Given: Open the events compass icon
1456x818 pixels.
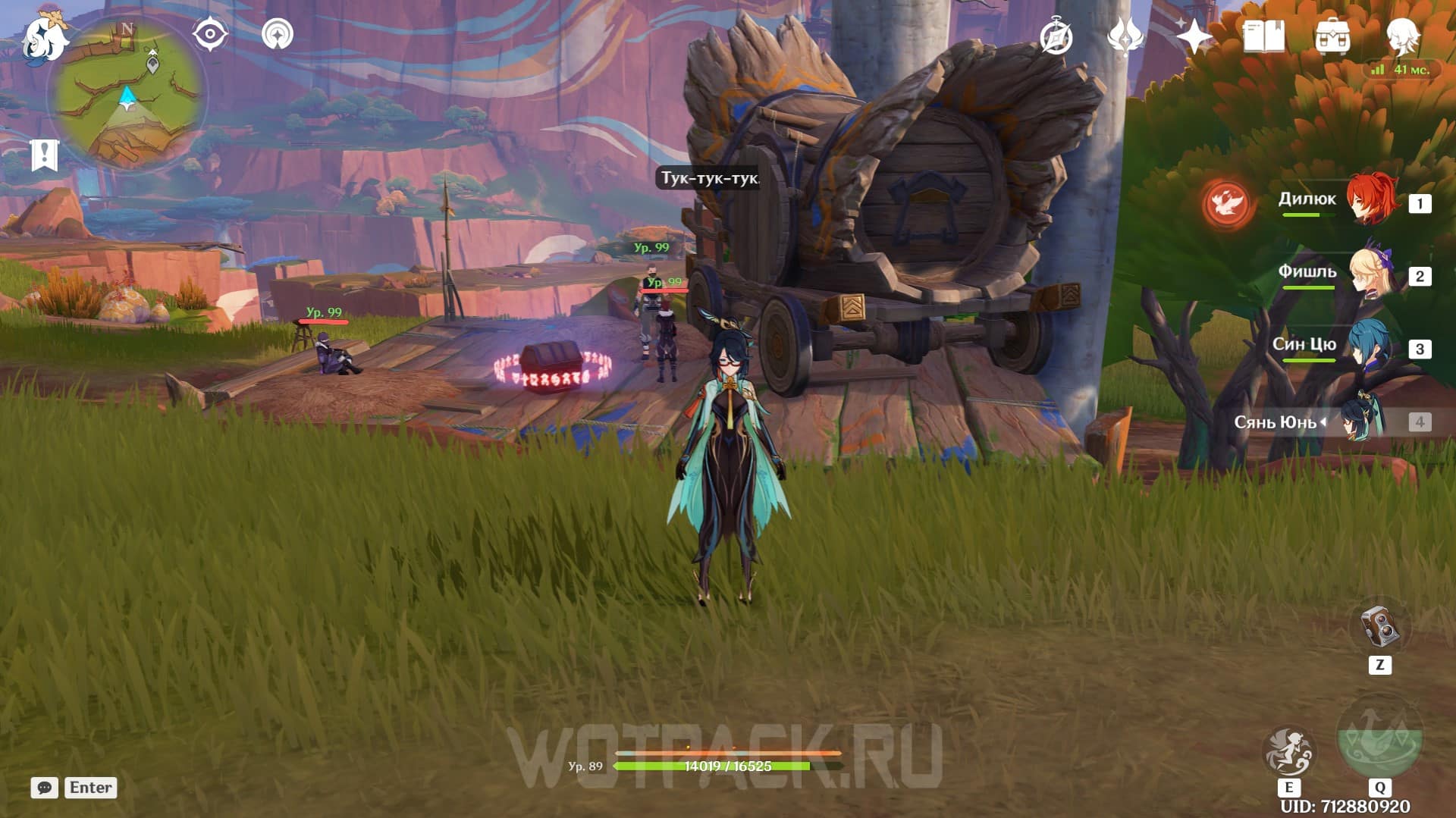Looking at the screenshot, I should click(1056, 36).
